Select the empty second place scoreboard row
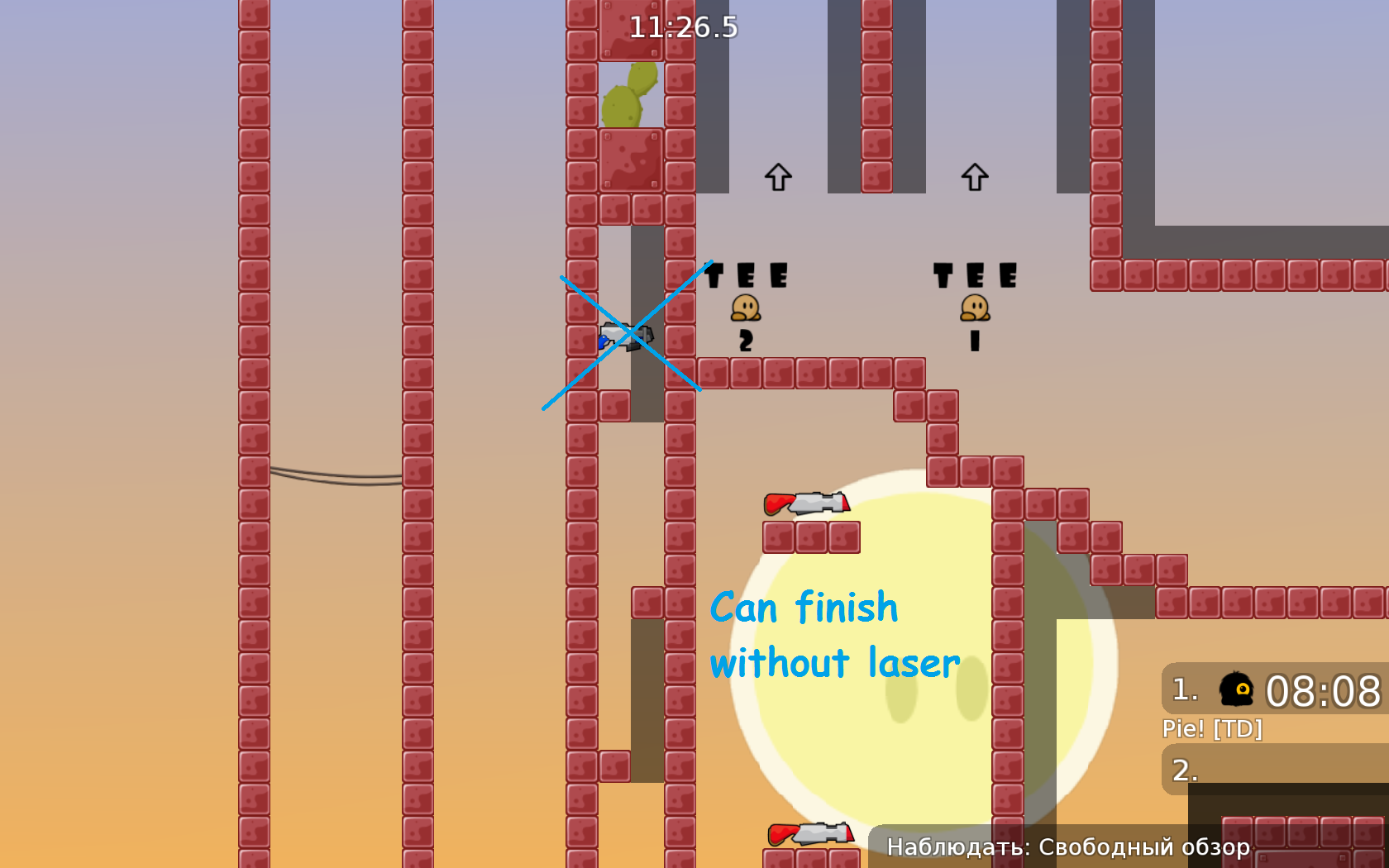Screen dimensions: 1389x868 [1273, 770]
